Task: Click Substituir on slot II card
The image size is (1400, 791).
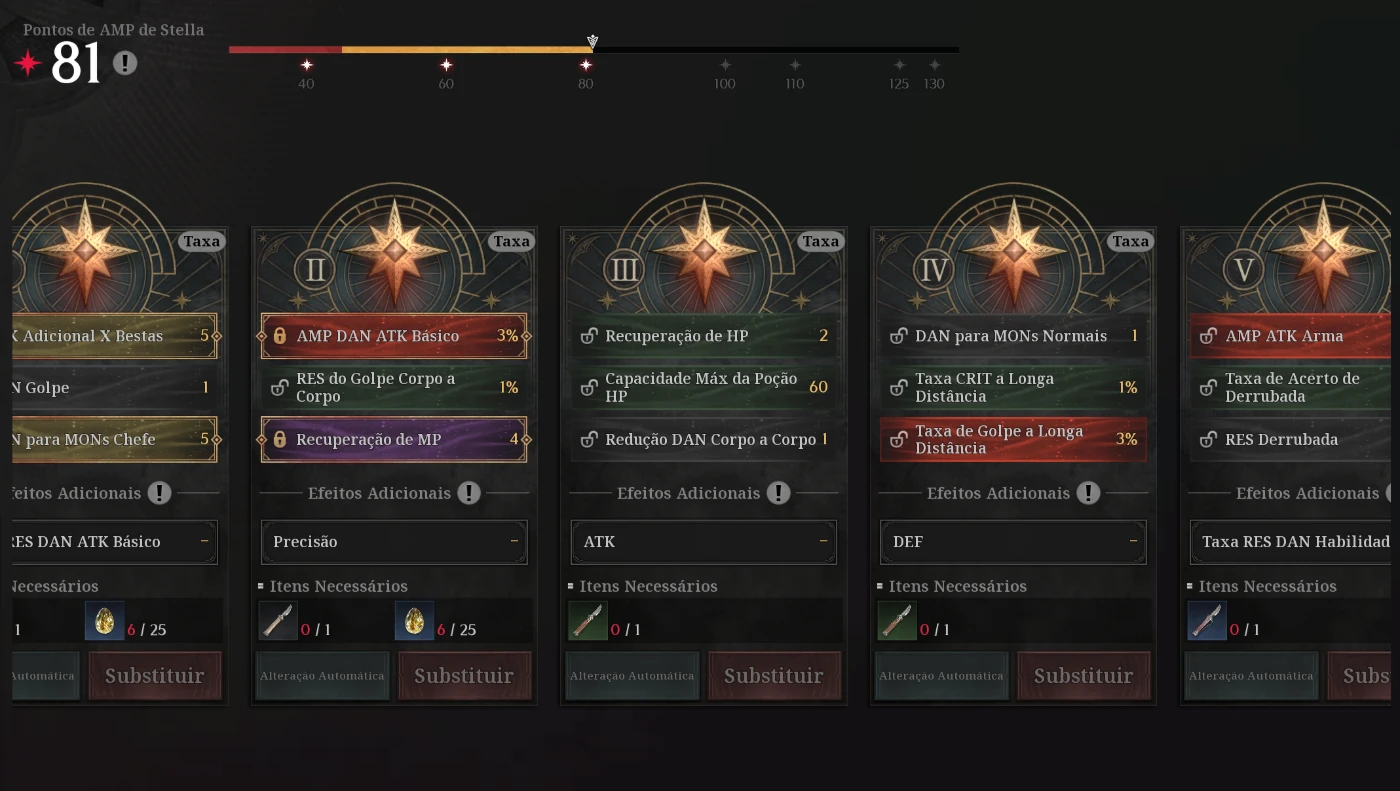Action: click(x=464, y=676)
